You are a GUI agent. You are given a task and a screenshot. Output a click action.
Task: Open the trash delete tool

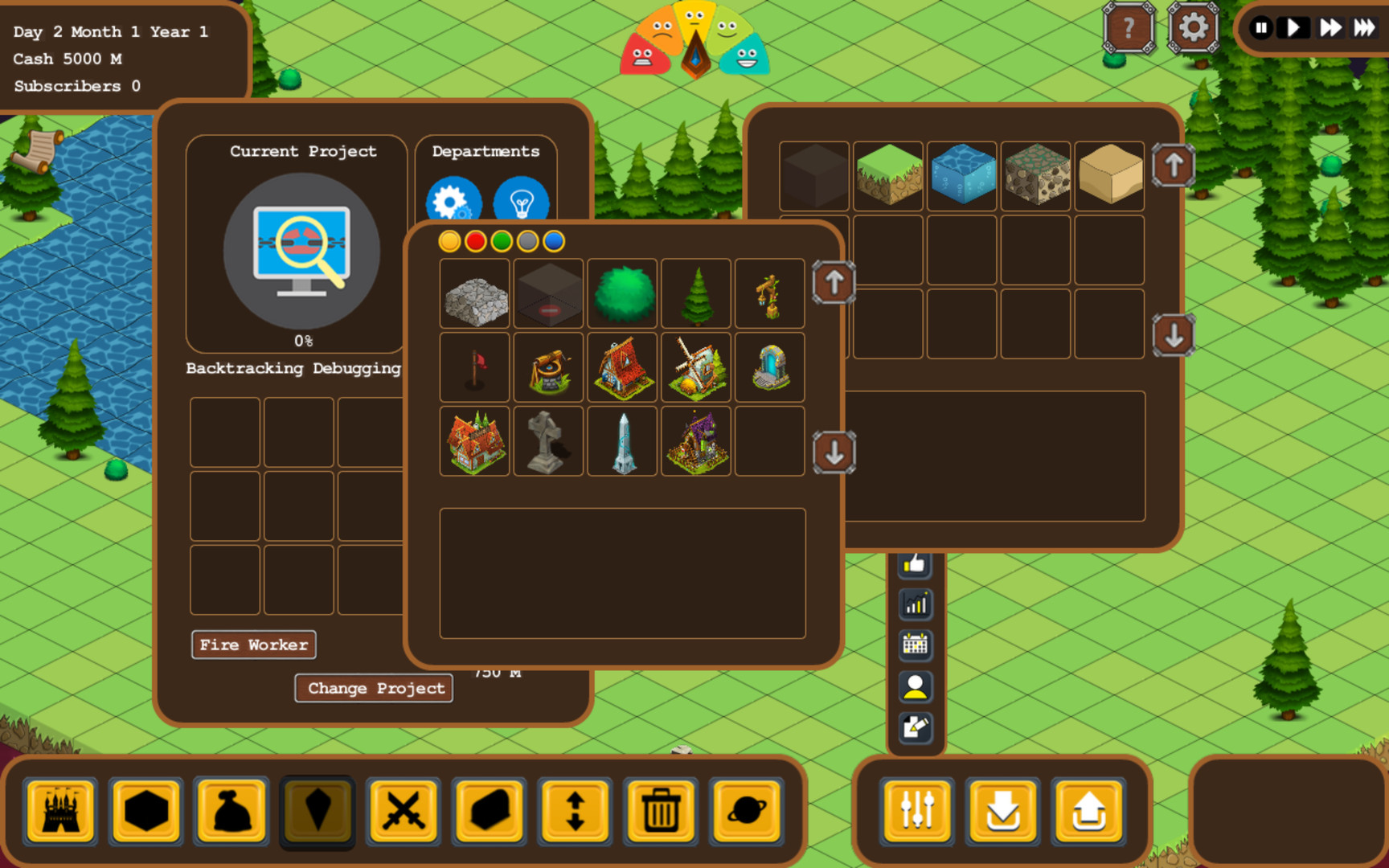661,812
